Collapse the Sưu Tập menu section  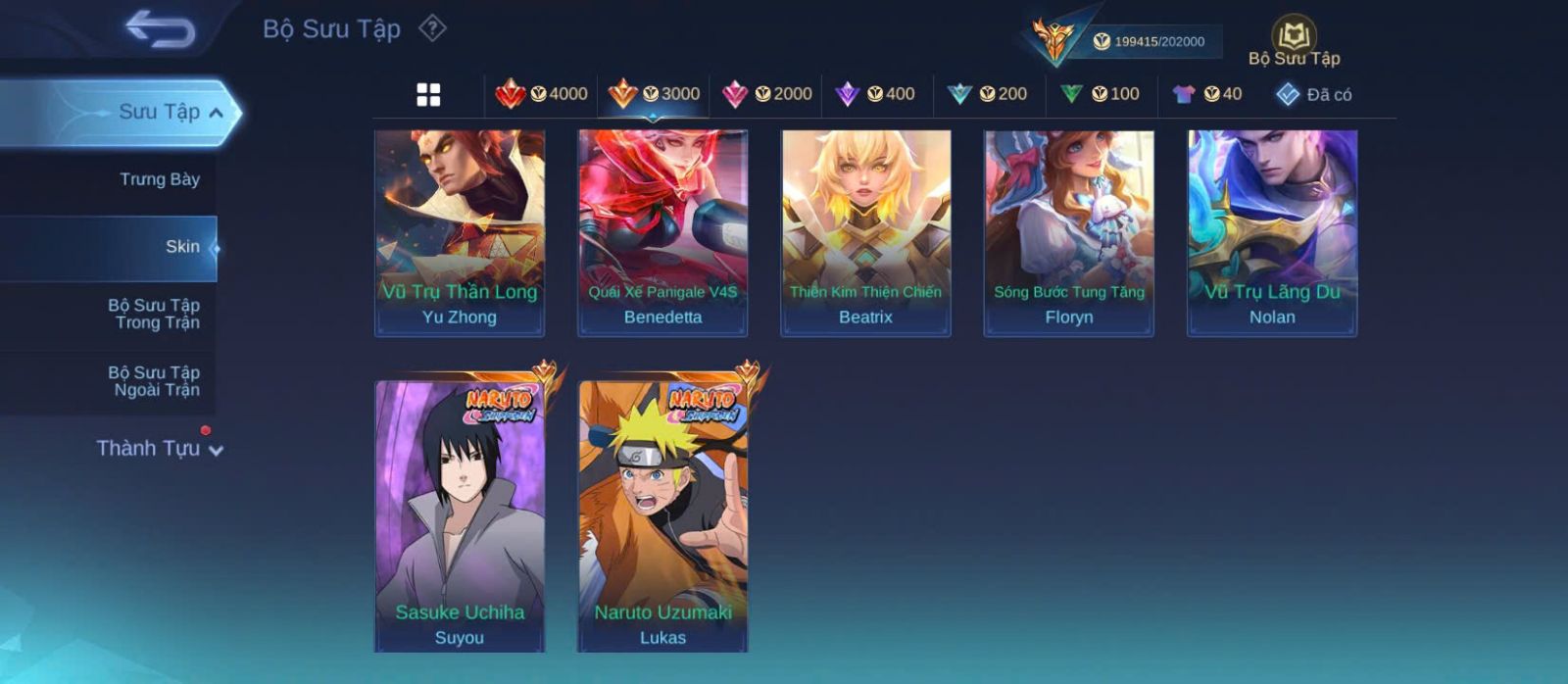pos(217,113)
